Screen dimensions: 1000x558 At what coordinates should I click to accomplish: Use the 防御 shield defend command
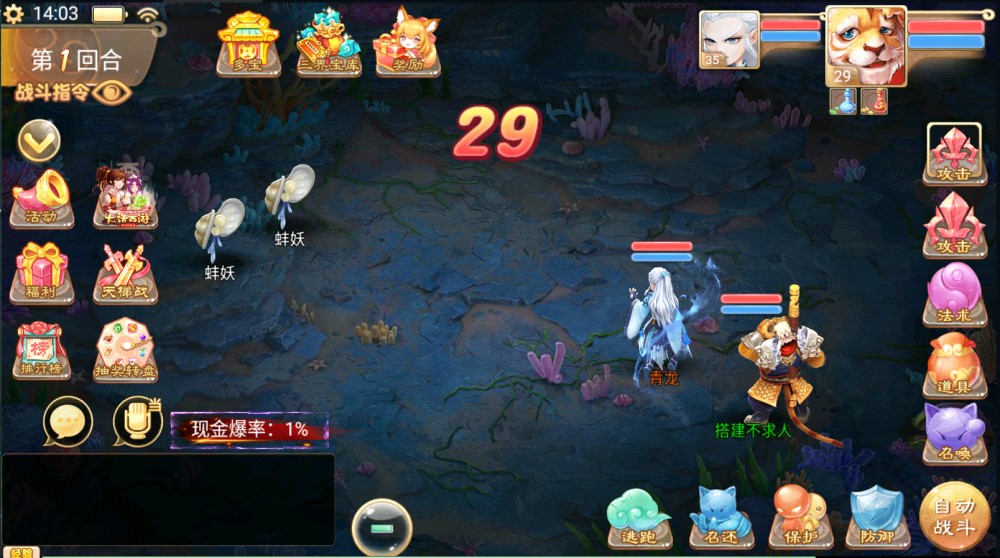[x=876, y=517]
